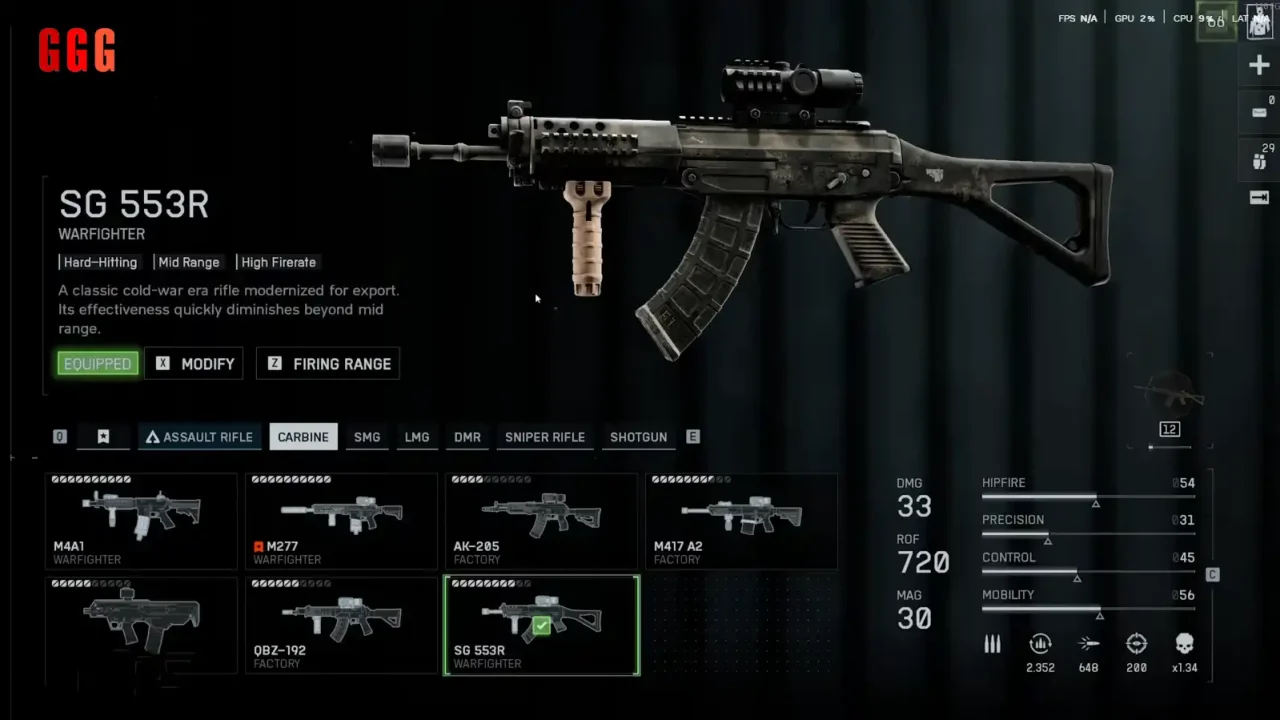Screen dimensions: 1280x720
Task: Open the SMG weapon tab
Action: click(x=367, y=437)
